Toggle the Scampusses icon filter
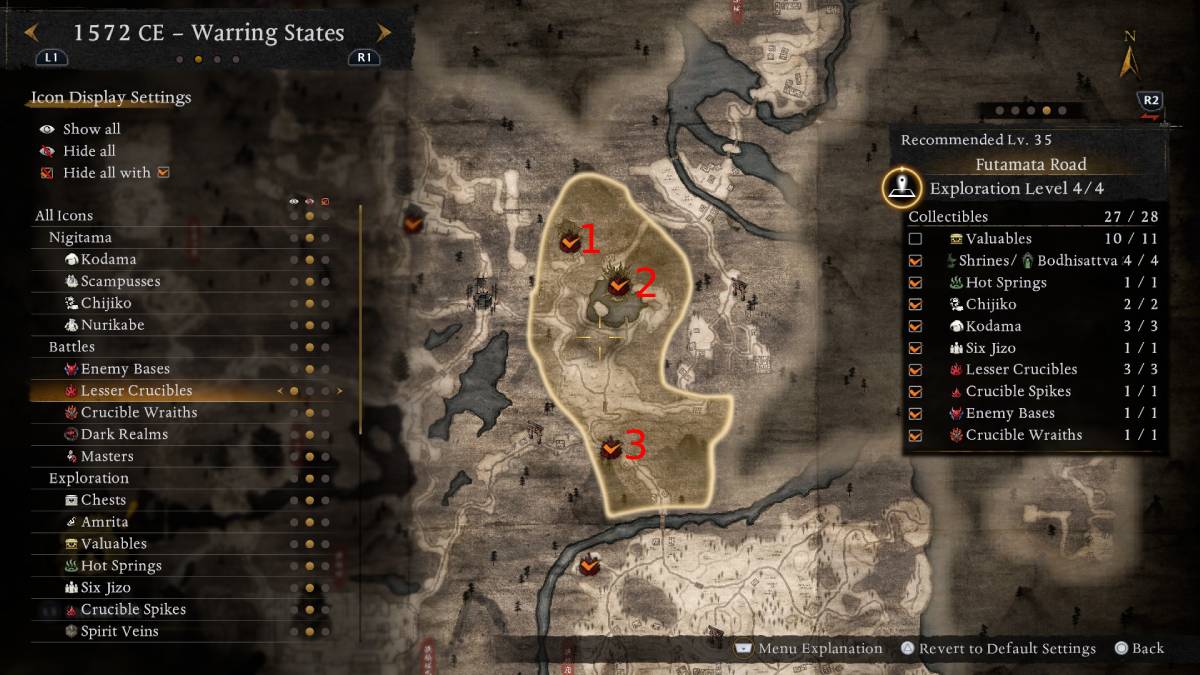The height and width of the screenshot is (675, 1200). [120, 281]
